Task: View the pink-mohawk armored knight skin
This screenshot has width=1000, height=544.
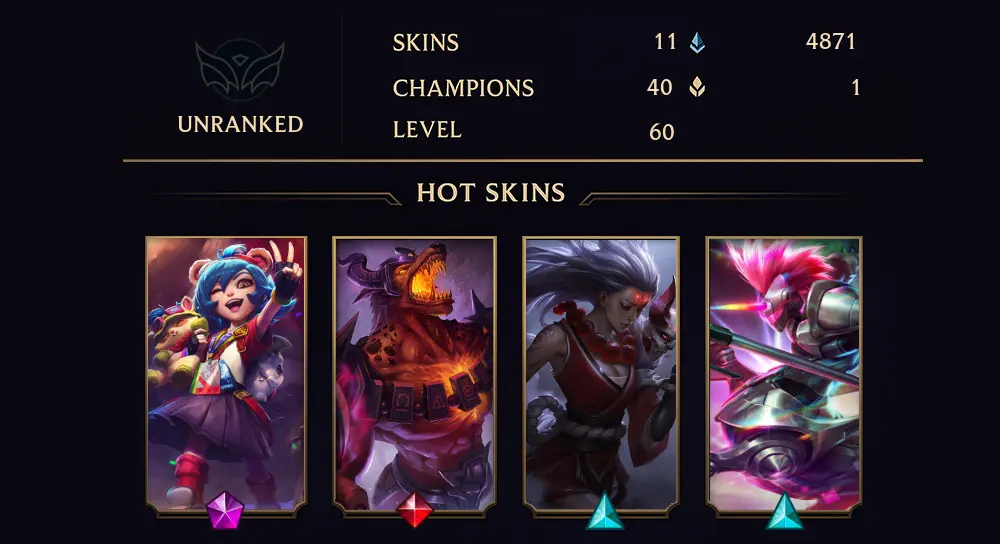Action: point(784,374)
